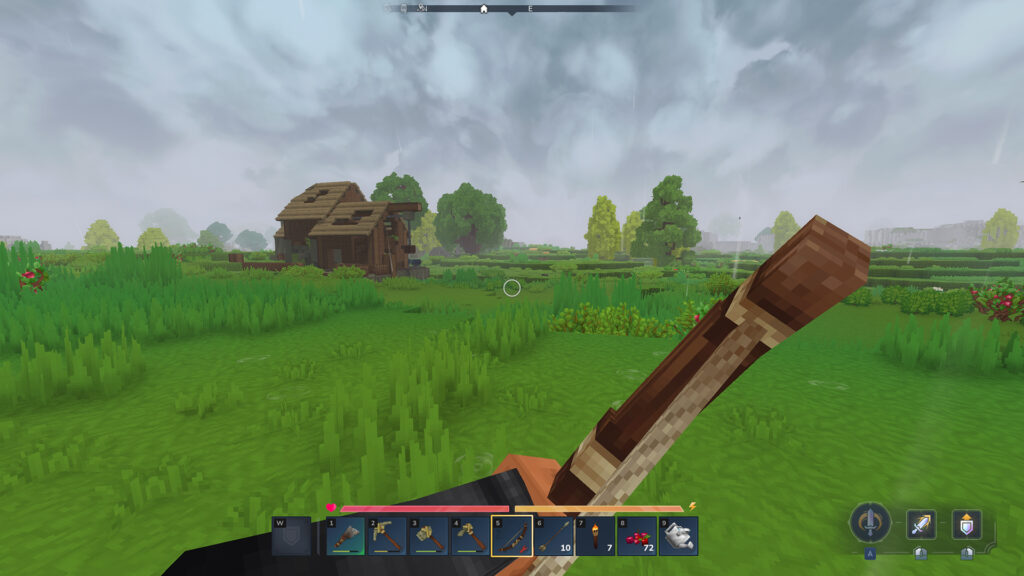The image size is (1024, 576).
Task: Equip the bow in hotbar slot 5
Action: 512,536
